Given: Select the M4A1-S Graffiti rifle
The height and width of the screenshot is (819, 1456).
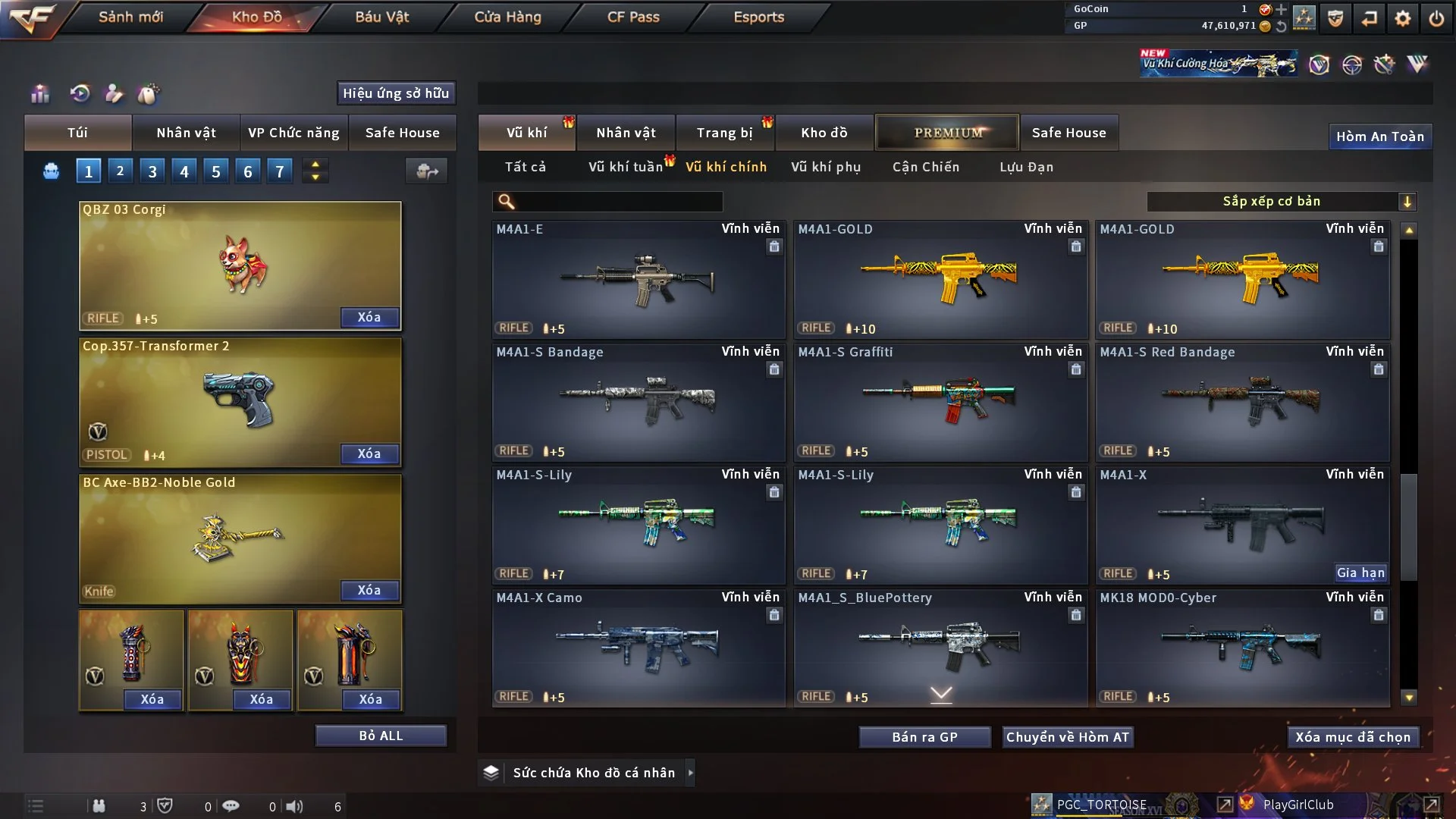Looking at the screenshot, I should coord(940,403).
